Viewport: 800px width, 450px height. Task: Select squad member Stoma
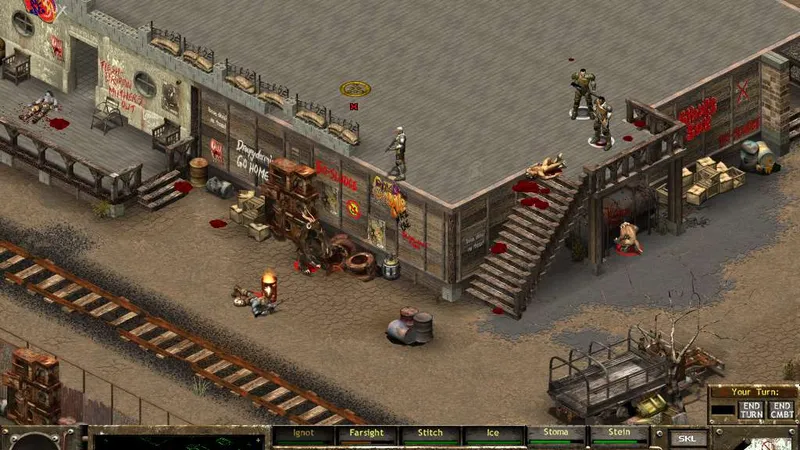tap(557, 435)
